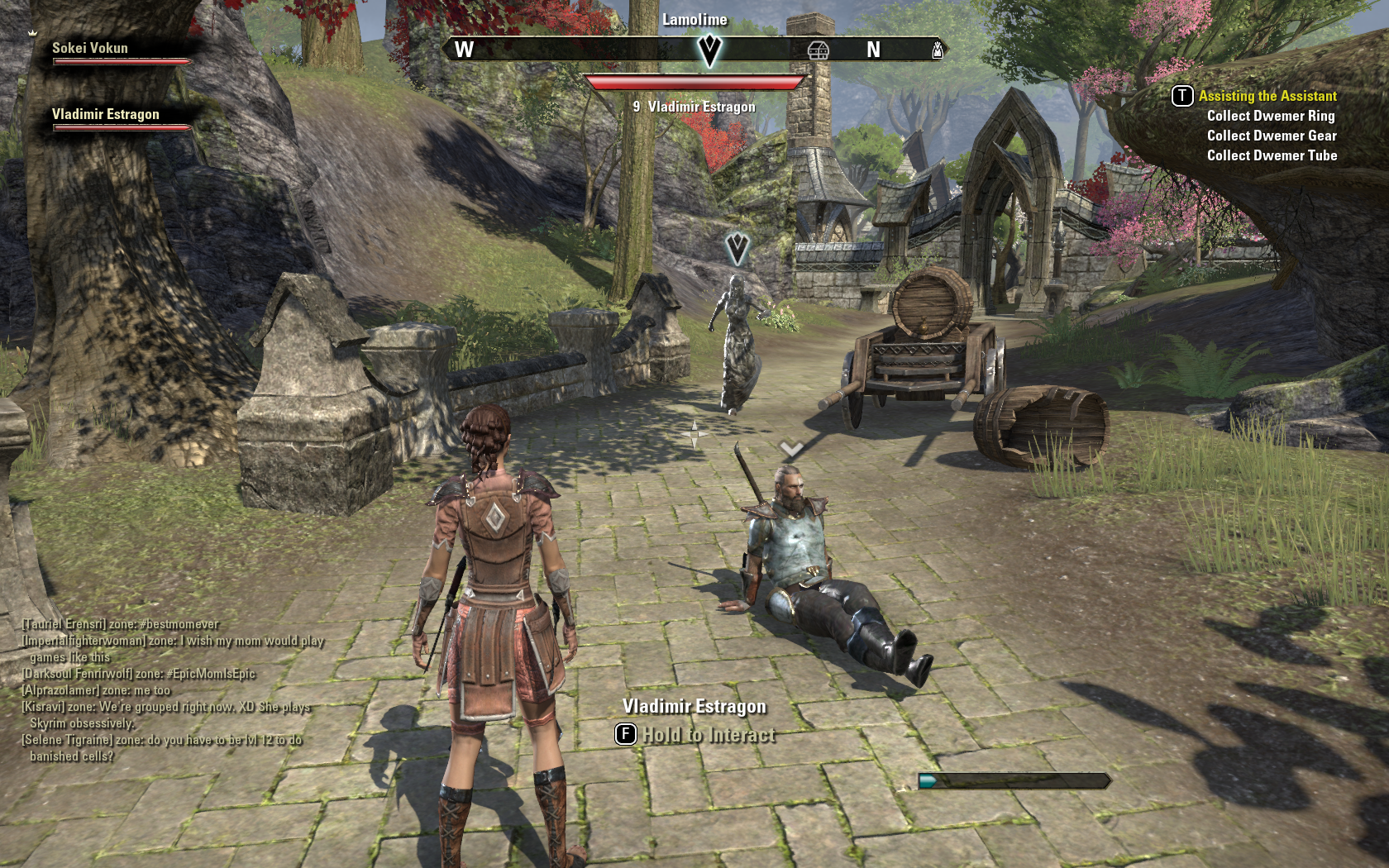Select Vladimir Estragon's group frame
The width and height of the screenshot is (1389, 868).
pos(106,115)
